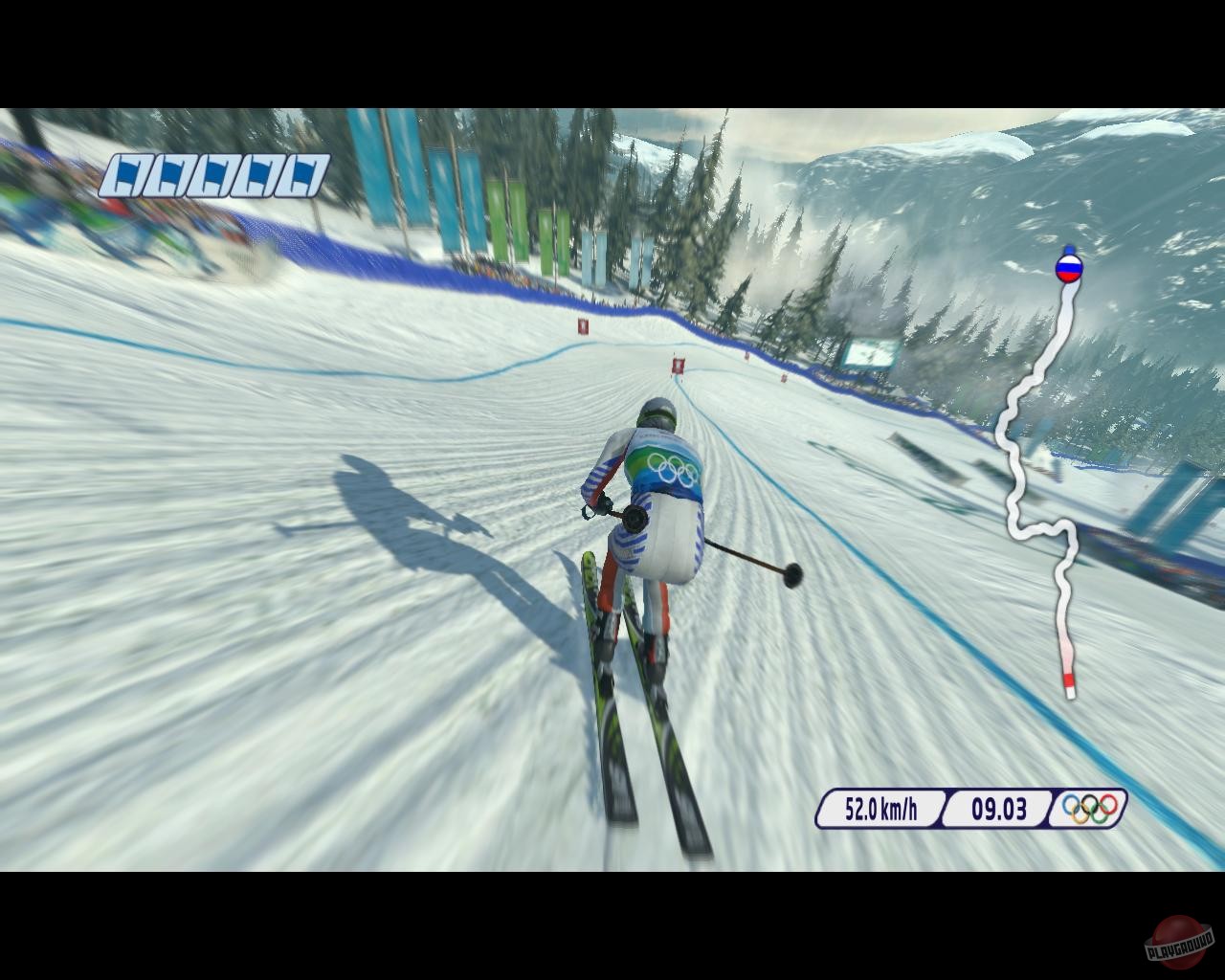Toggle the 52.0 km/h speed display
This screenshot has height=980, width=1225.
point(880,809)
